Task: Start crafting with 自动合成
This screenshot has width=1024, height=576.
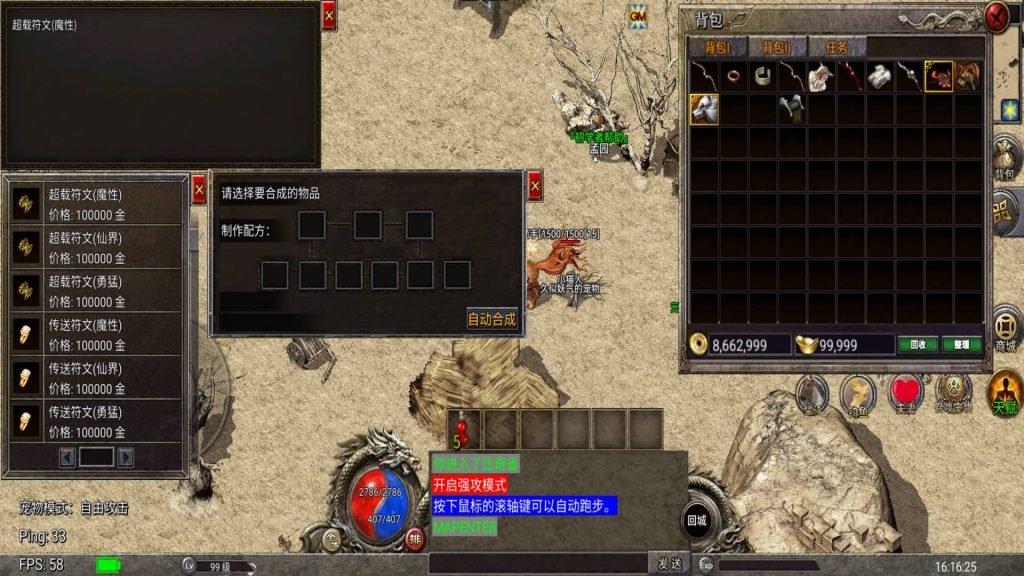Action: click(x=491, y=320)
